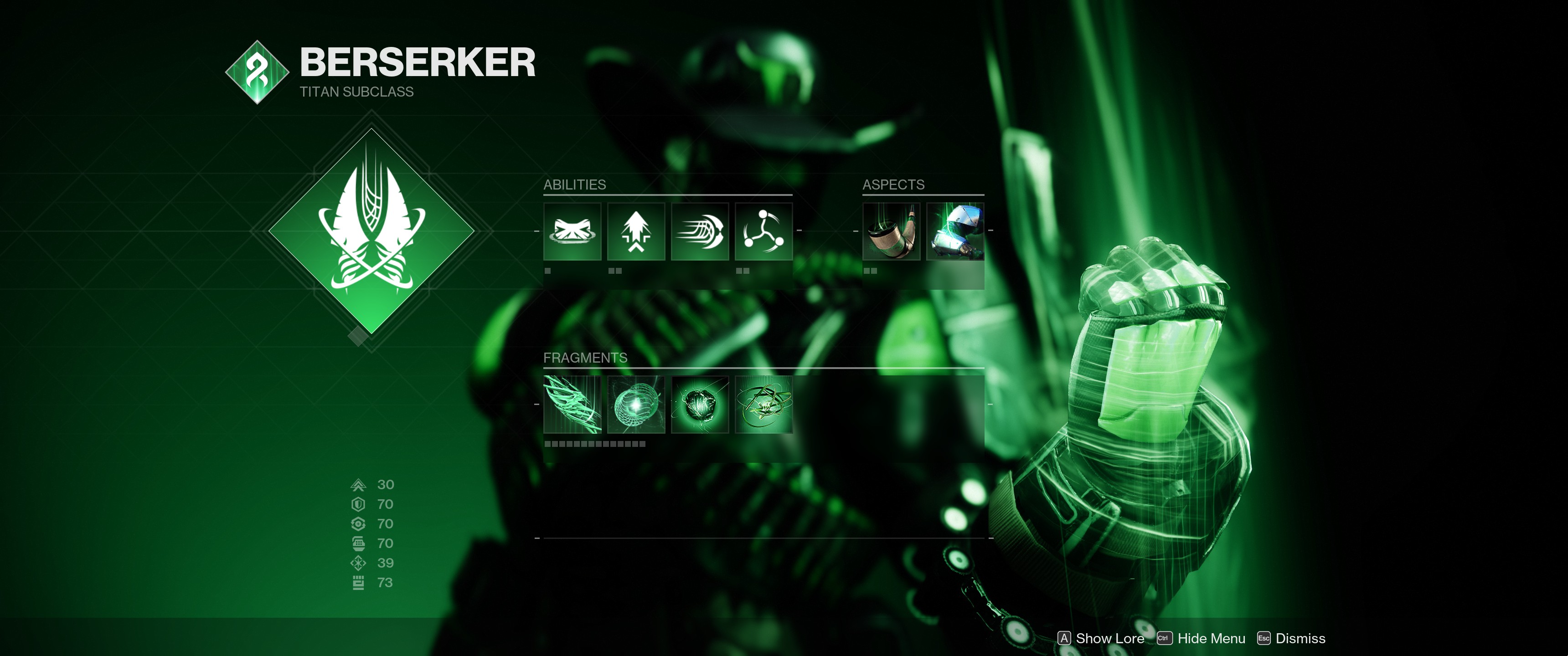Screen dimensions: 1568x656
Task: Select the Bladefury super diamond icon
Action: [371, 231]
